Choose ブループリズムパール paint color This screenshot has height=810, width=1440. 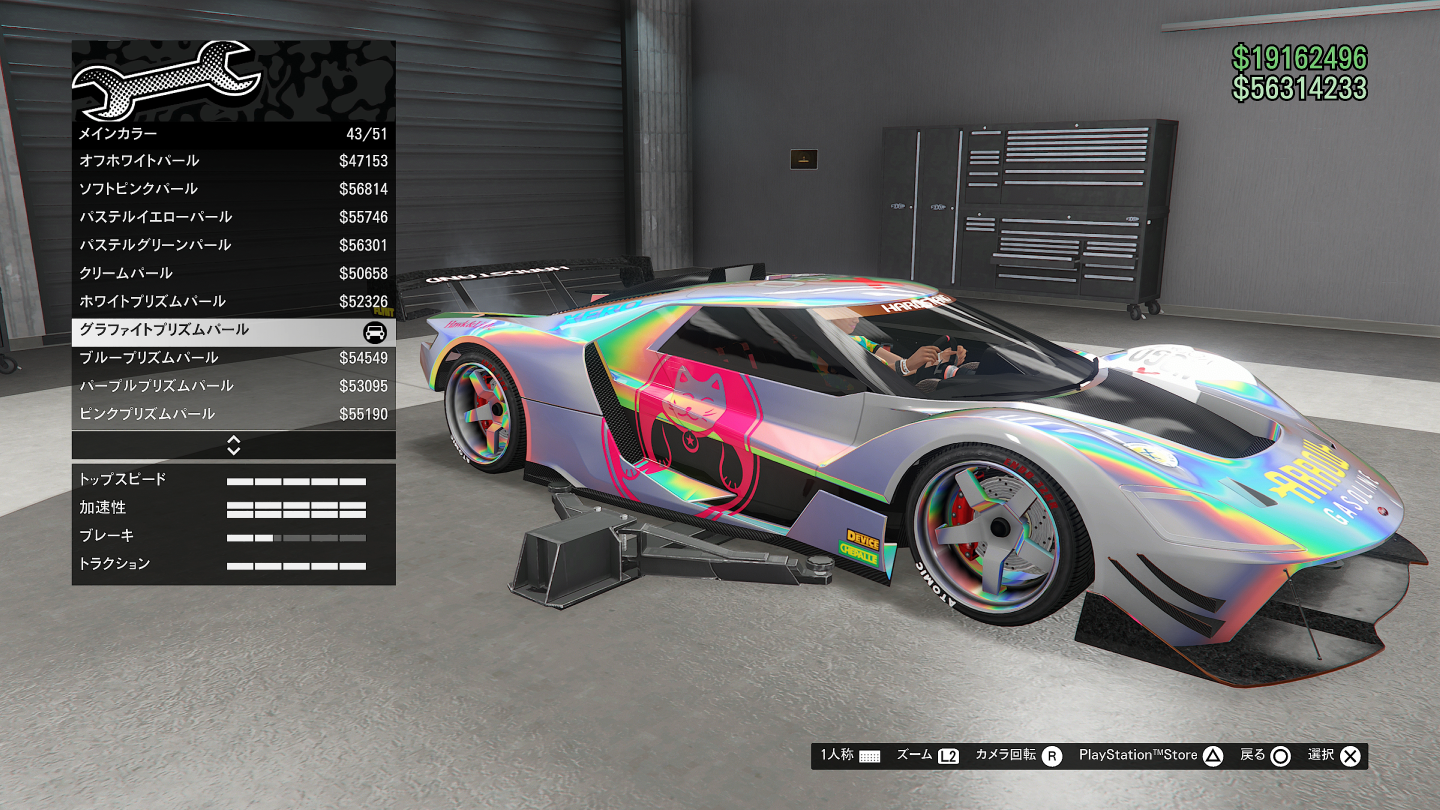[233, 358]
